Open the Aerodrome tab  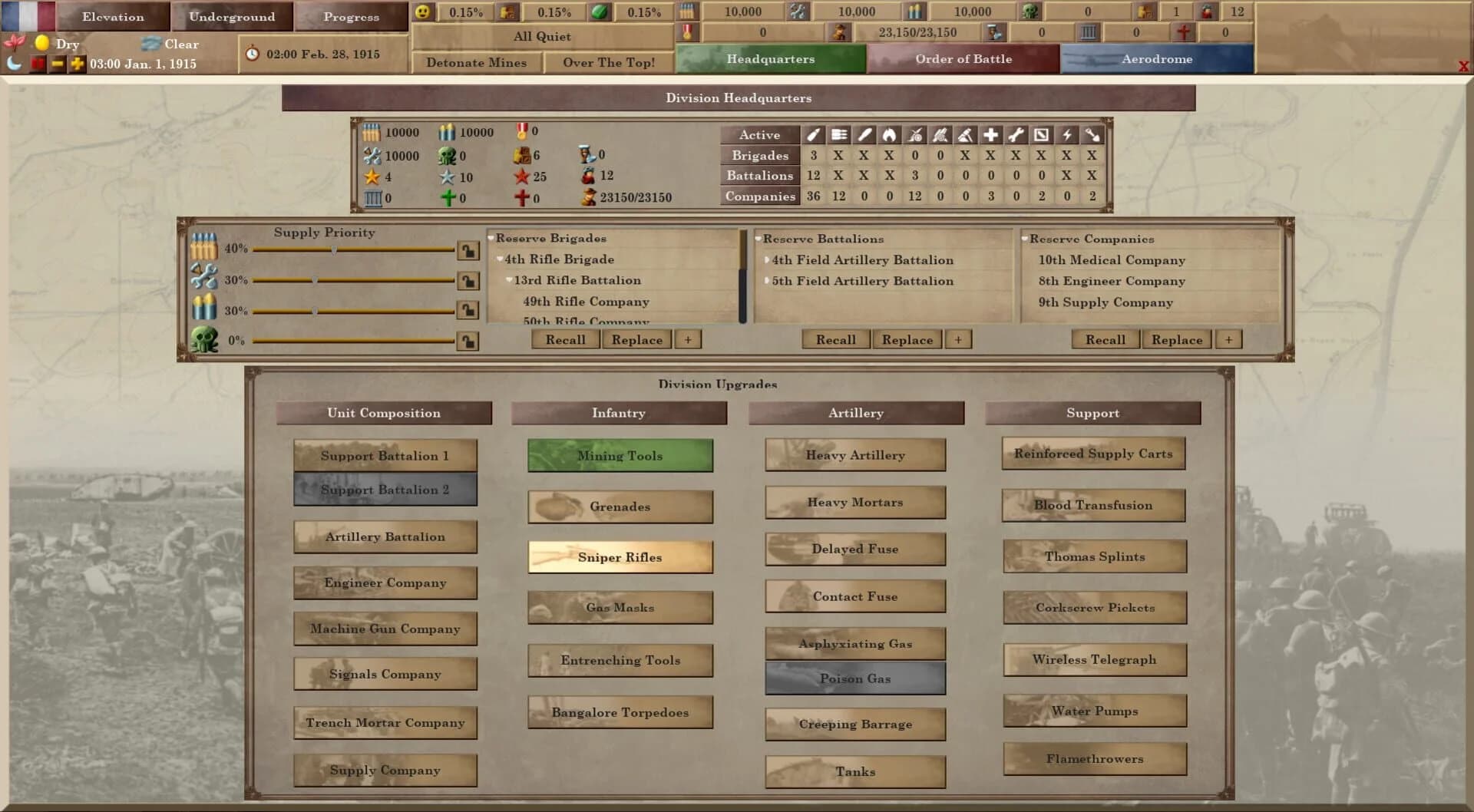click(x=1158, y=58)
